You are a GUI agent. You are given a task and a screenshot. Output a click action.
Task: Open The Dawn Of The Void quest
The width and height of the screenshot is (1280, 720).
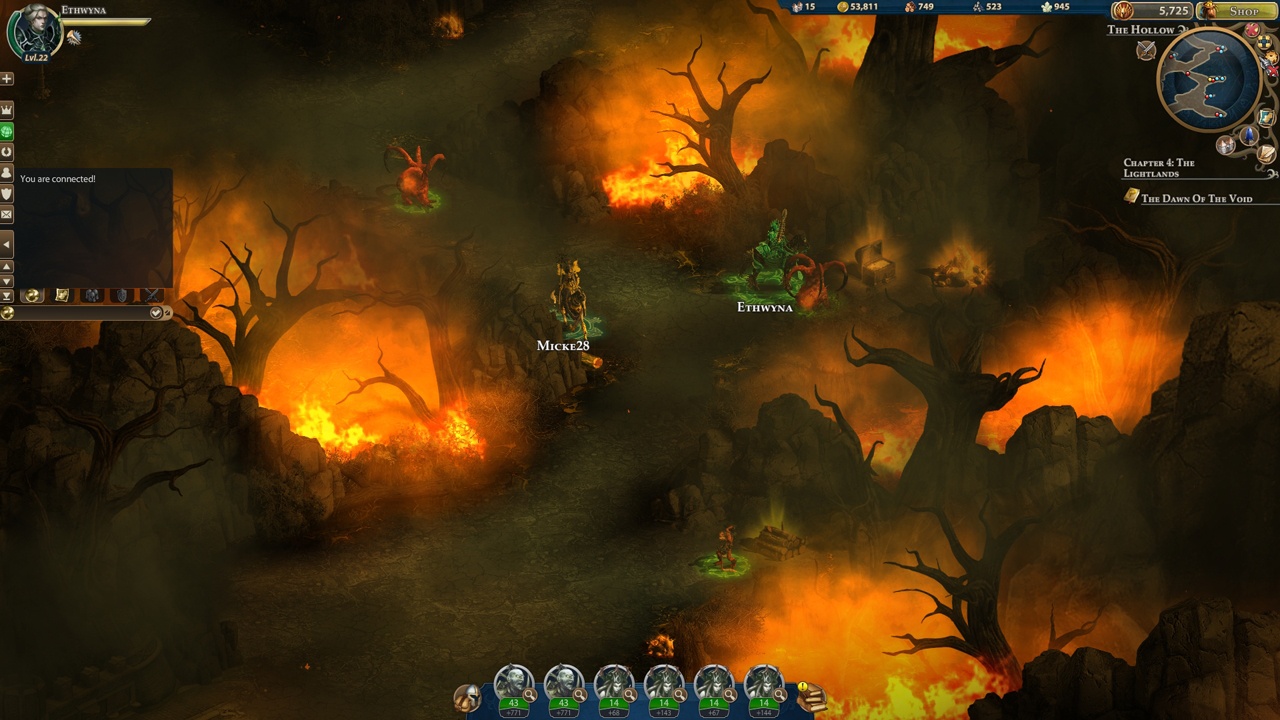[x=1196, y=198]
